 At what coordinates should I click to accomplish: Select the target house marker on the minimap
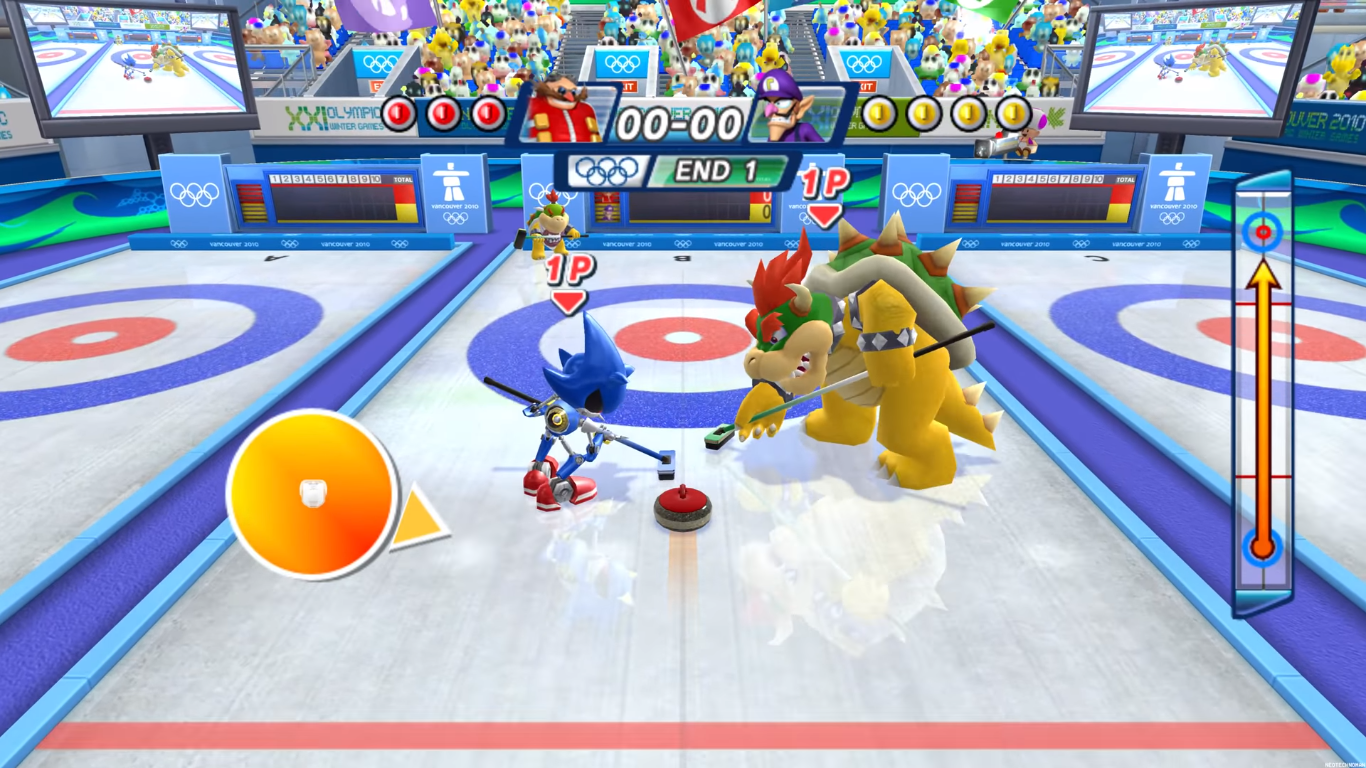tap(1262, 233)
